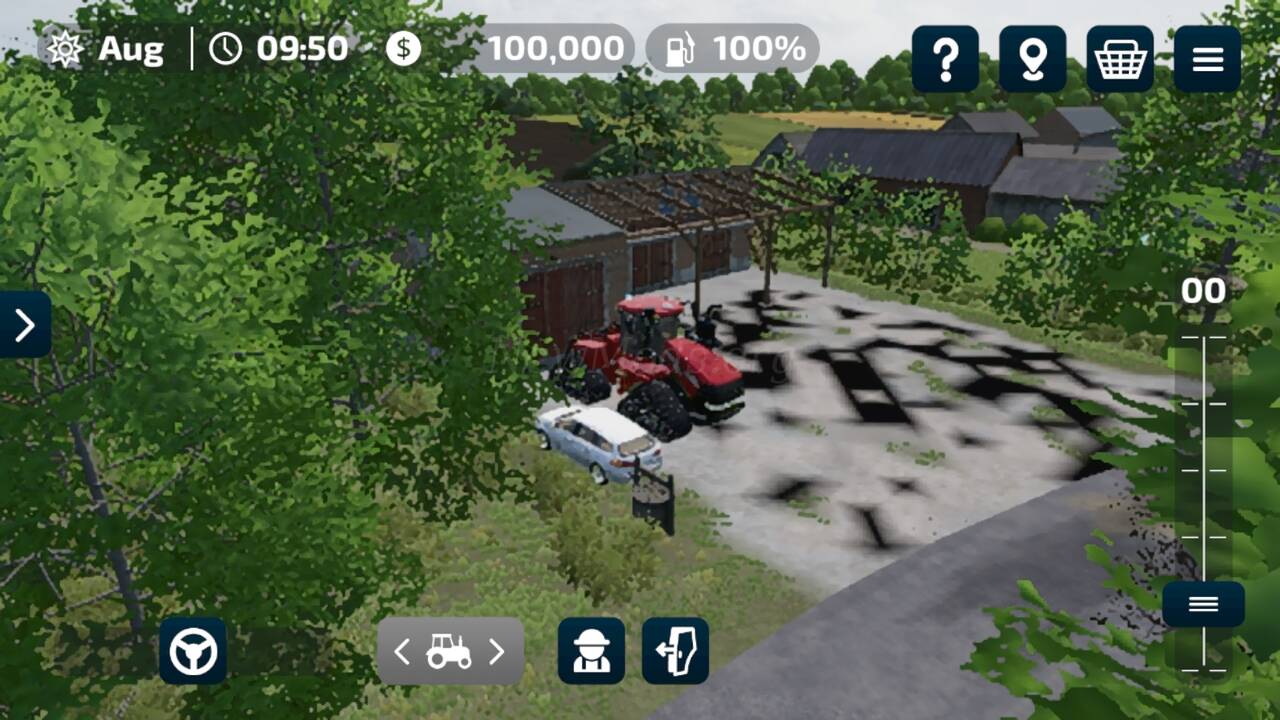Open the help question mark button

click(x=945, y=60)
